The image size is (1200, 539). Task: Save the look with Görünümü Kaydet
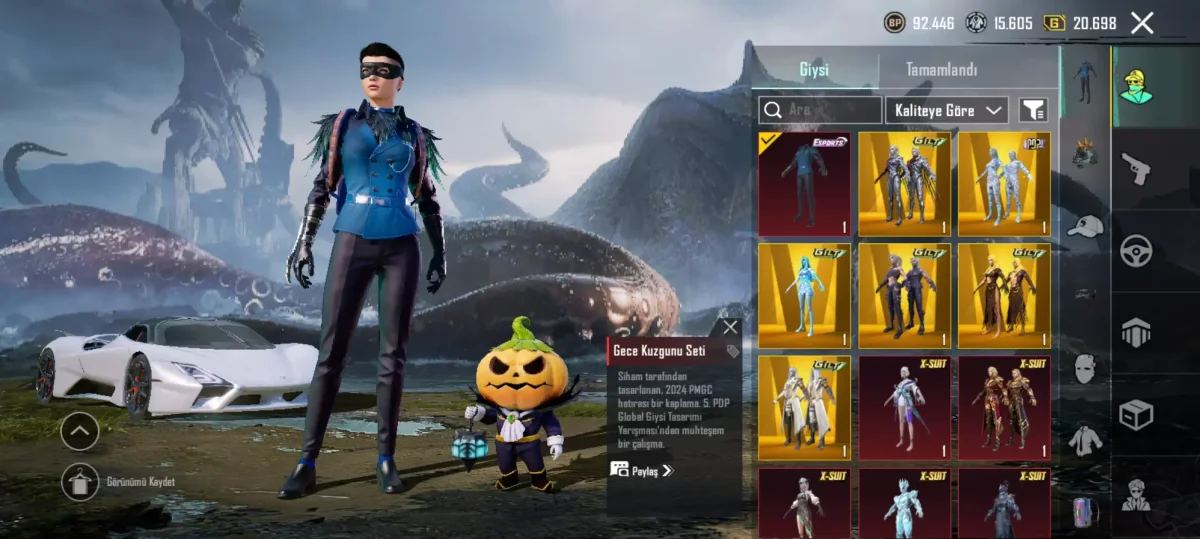tap(80, 482)
